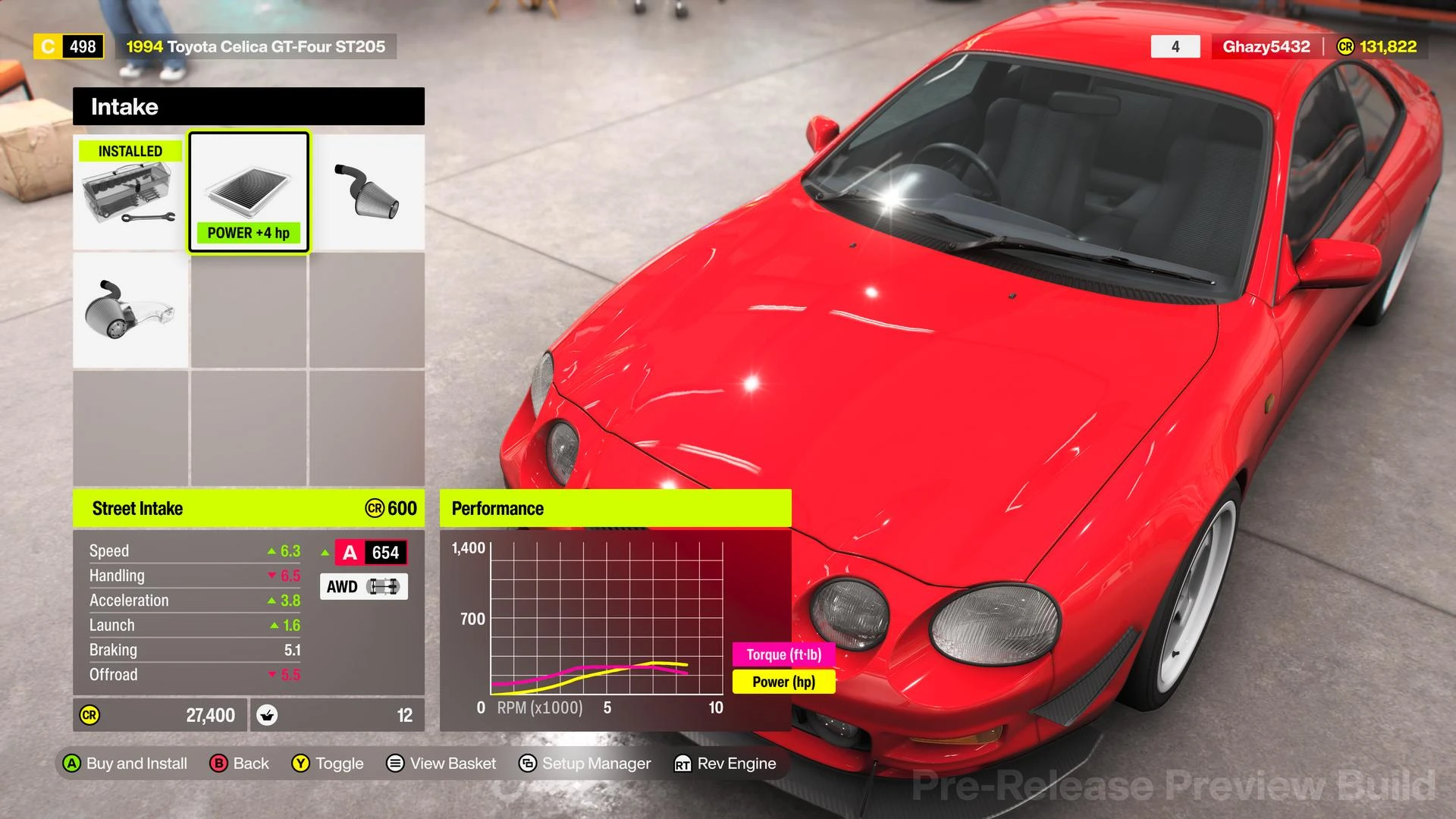Open View Basket

[441, 764]
